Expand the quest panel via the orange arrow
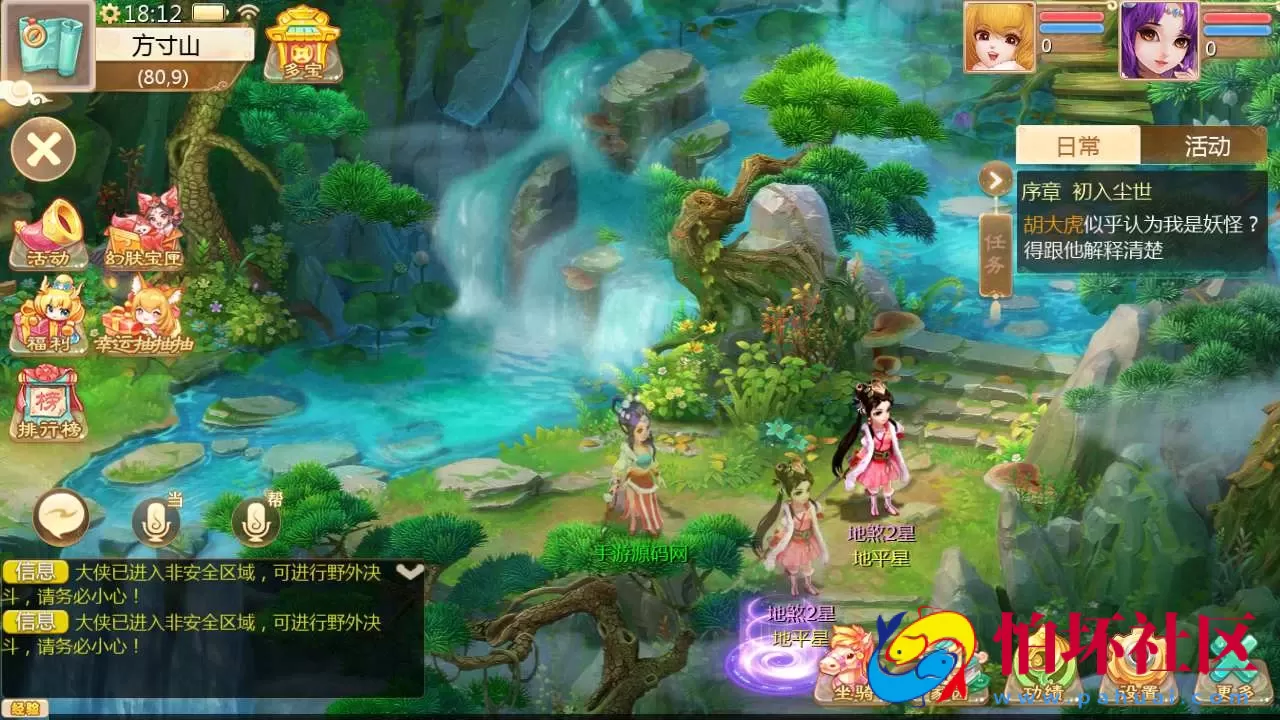The height and width of the screenshot is (720, 1280). tap(994, 180)
